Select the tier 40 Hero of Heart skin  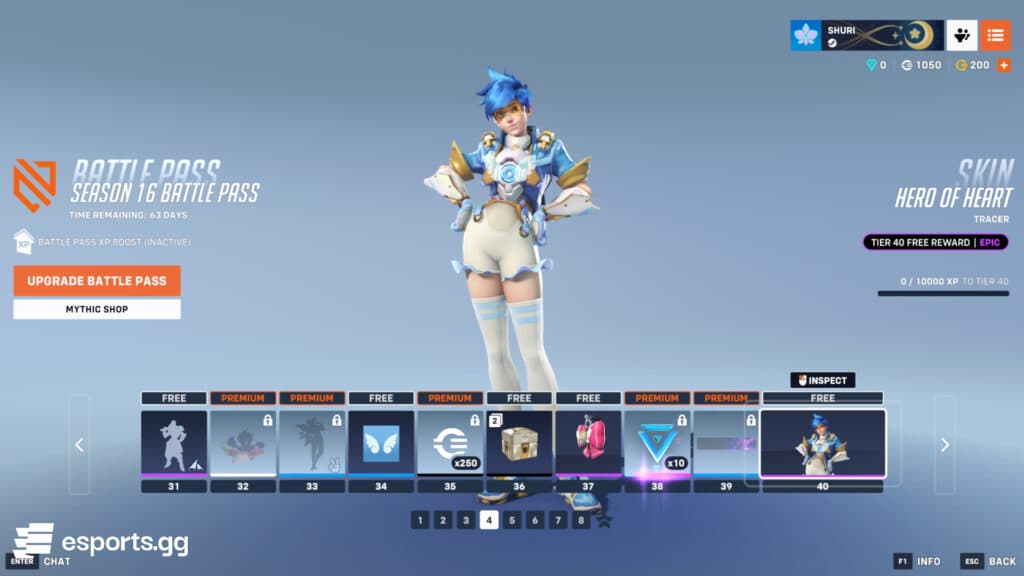822,443
